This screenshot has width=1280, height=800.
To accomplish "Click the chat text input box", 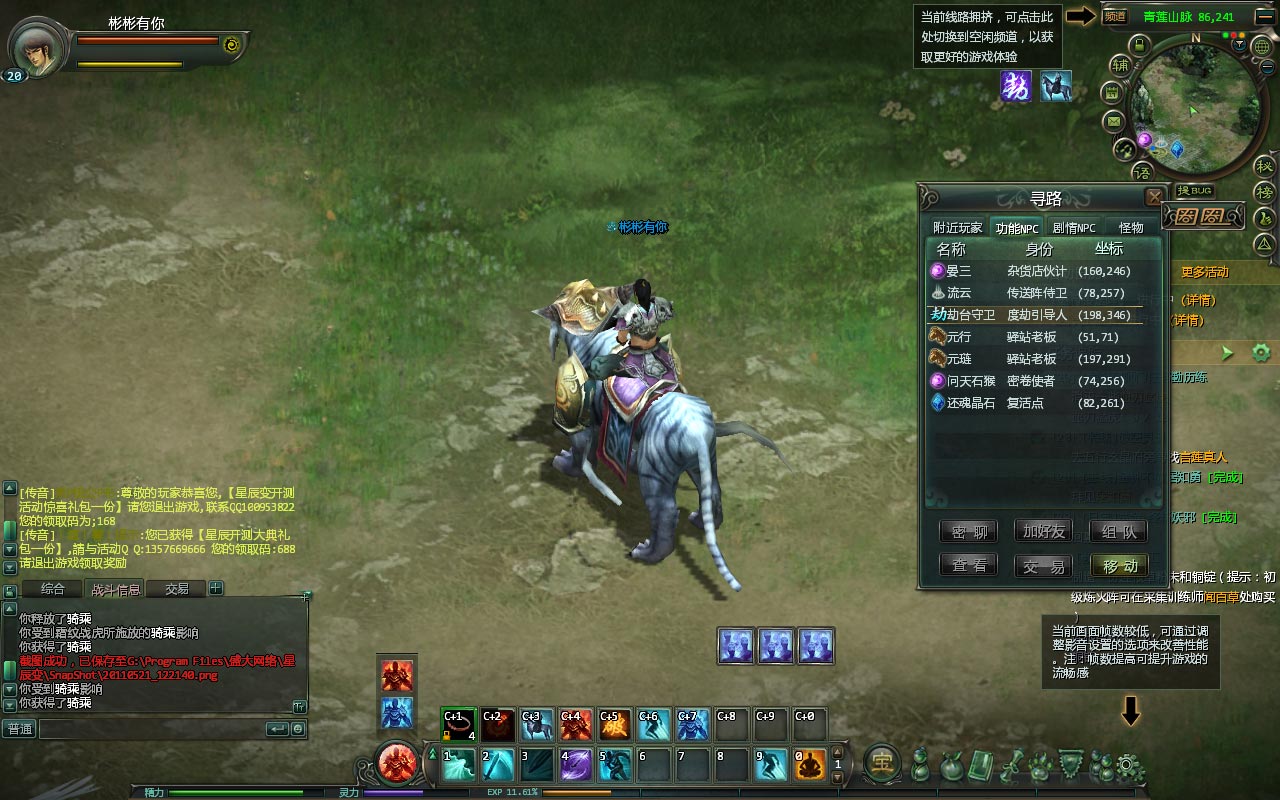I will coord(150,729).
